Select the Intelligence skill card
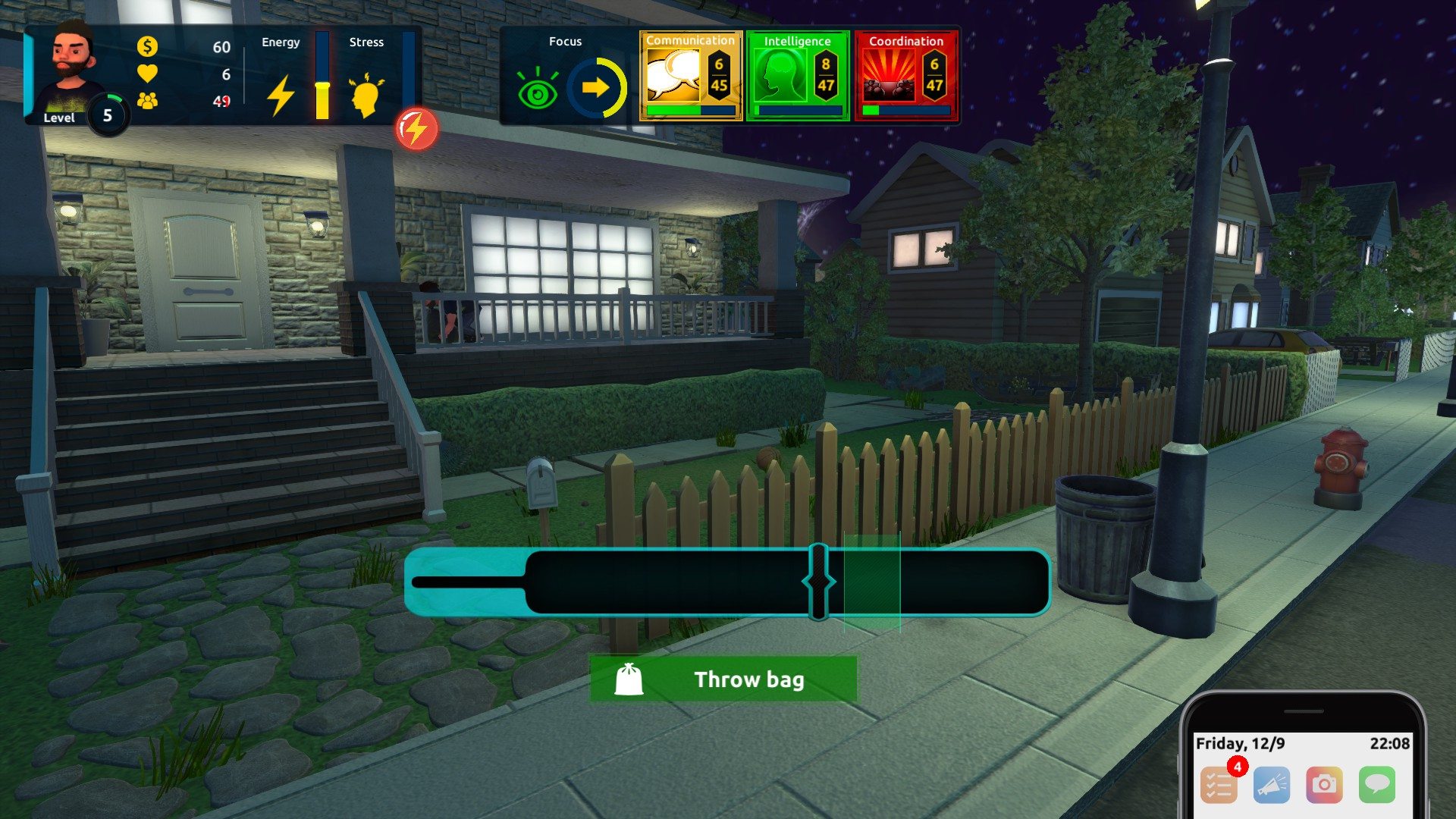Image resolution: width=1456 pixels, height=819 pixels. (798, 76)
